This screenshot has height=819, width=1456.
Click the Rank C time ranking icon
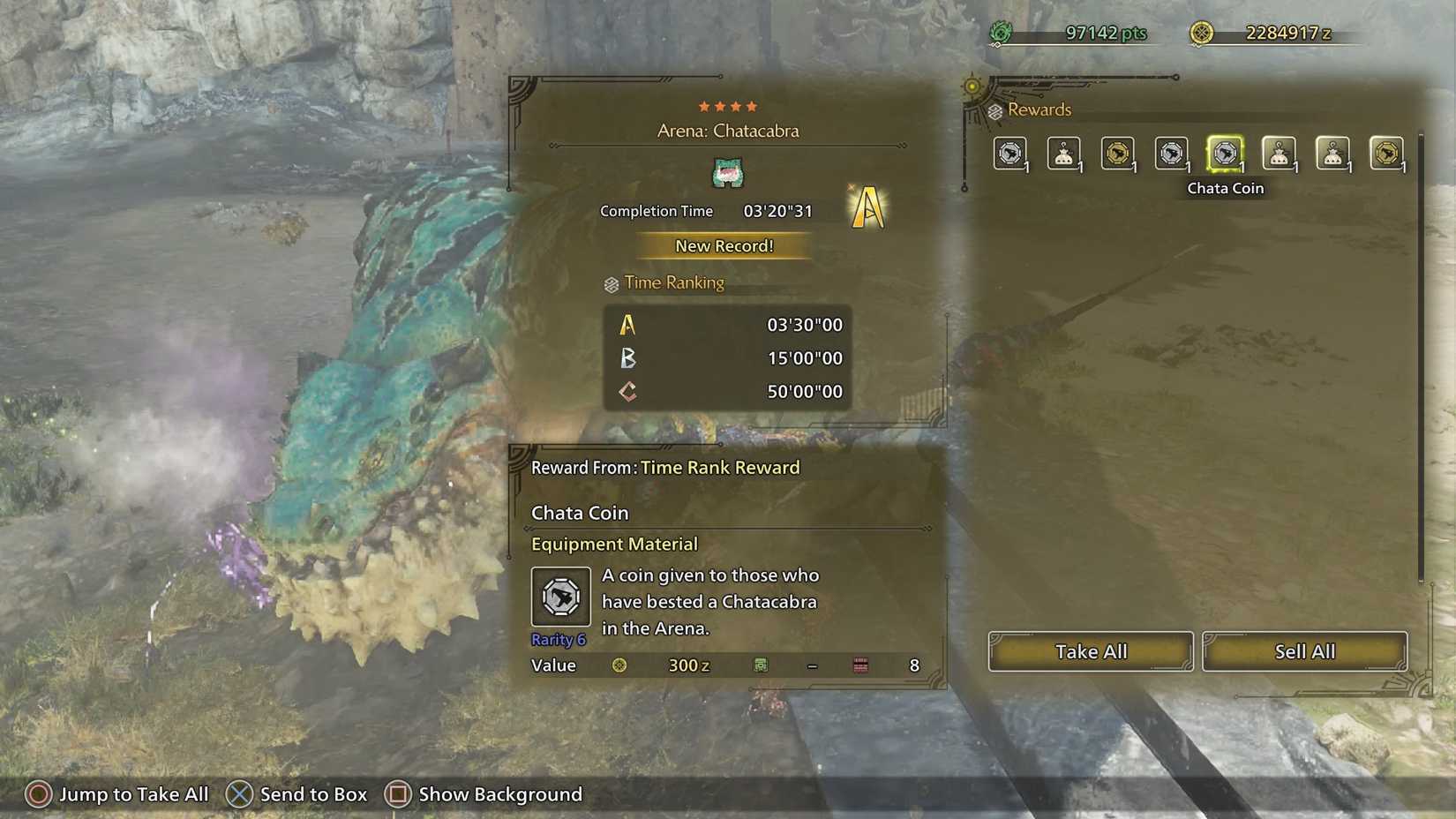coord(627,391)
